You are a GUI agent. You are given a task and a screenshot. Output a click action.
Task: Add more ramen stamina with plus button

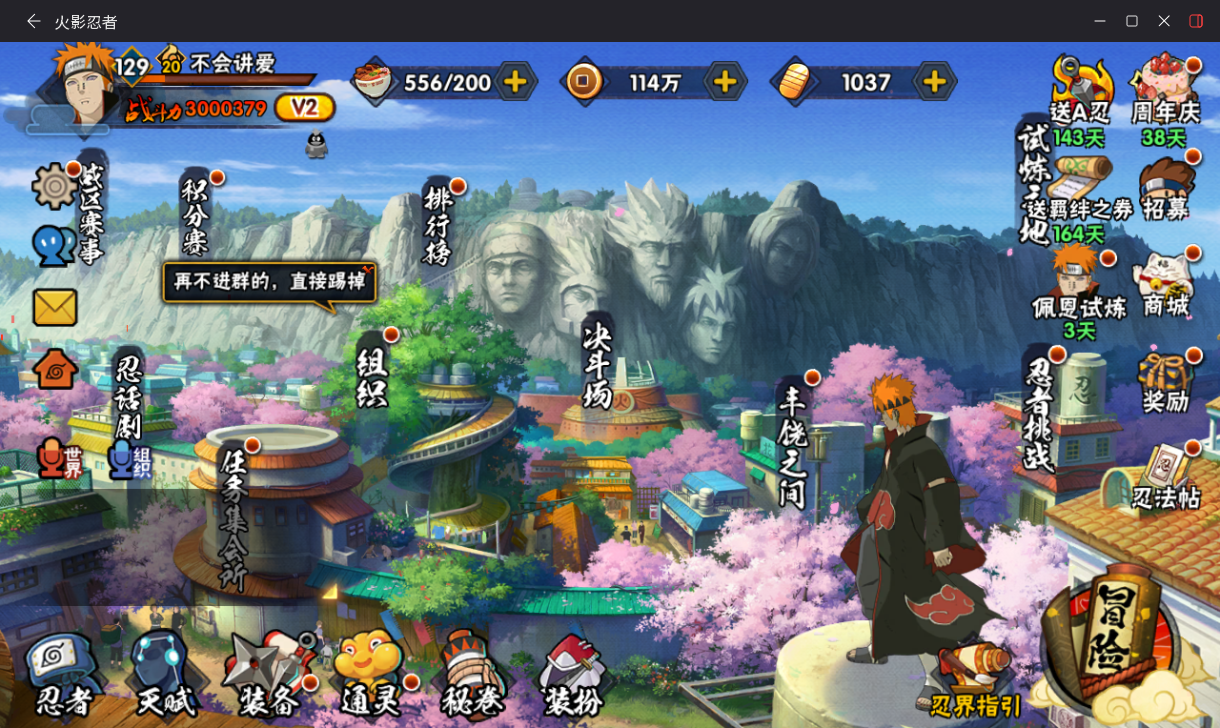pos(515,82)
